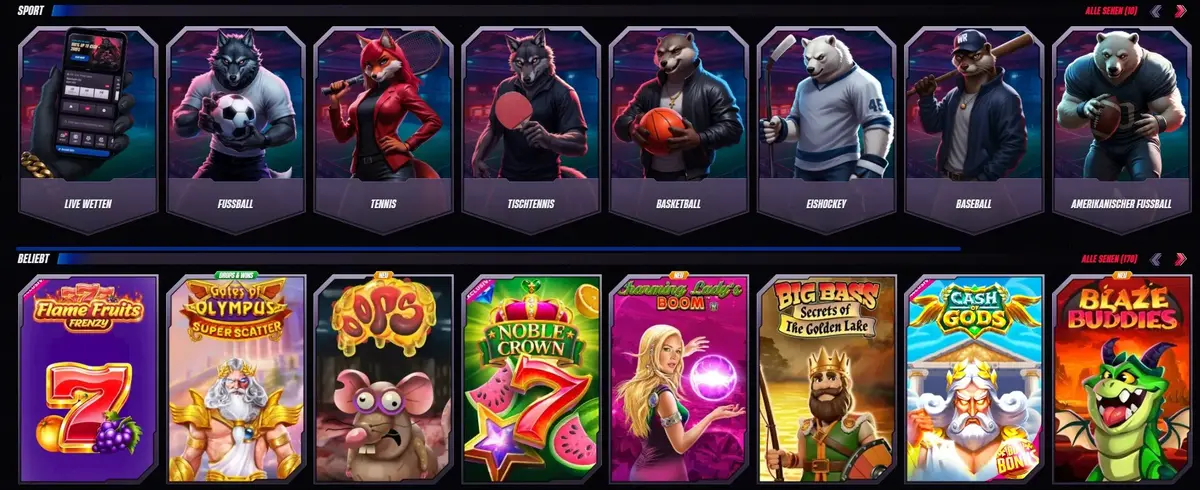Click the Alle Sehen (10) link
The width and height of the screenshot is (1200, 490).
(1111, 12)
